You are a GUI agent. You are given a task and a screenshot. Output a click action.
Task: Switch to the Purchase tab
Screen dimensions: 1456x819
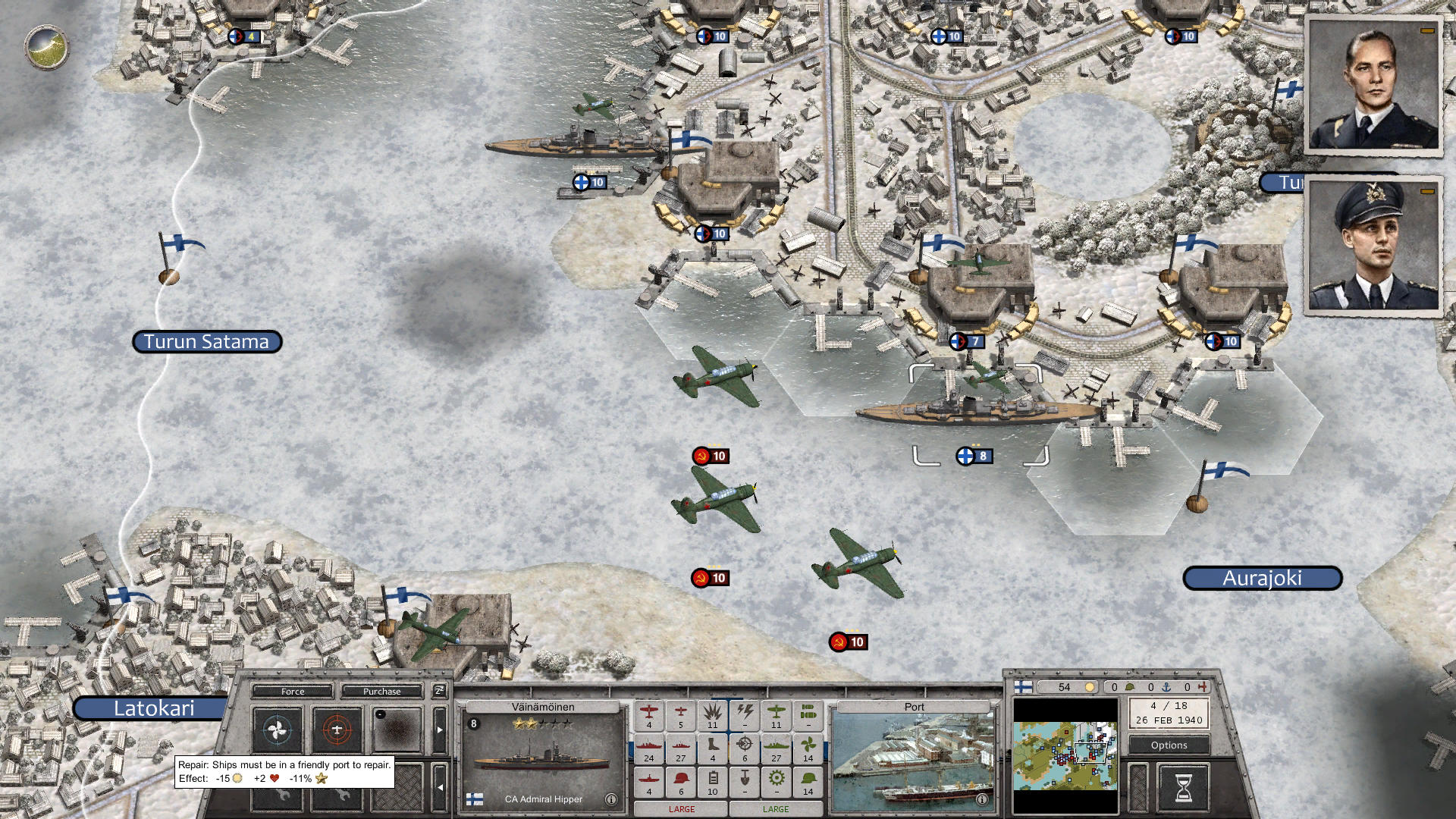tap(381, 692)
